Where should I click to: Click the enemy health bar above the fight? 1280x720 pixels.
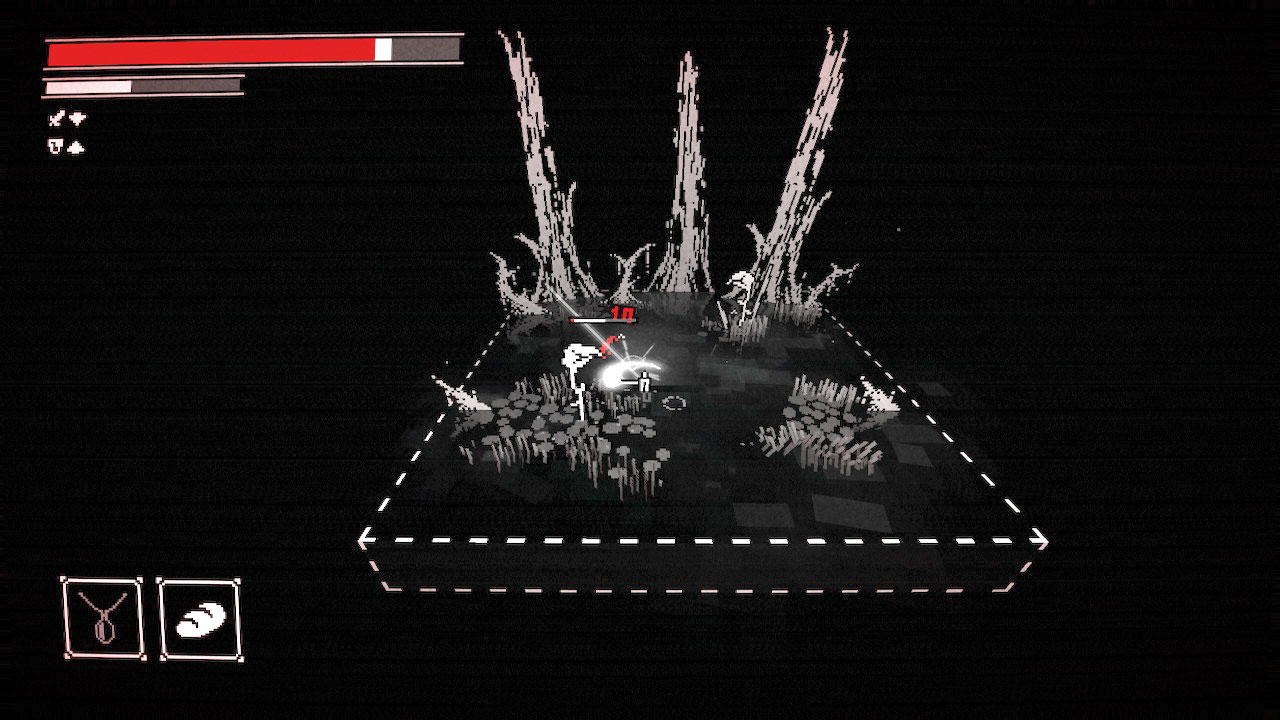pyautogui.click(x=600, y=320)
